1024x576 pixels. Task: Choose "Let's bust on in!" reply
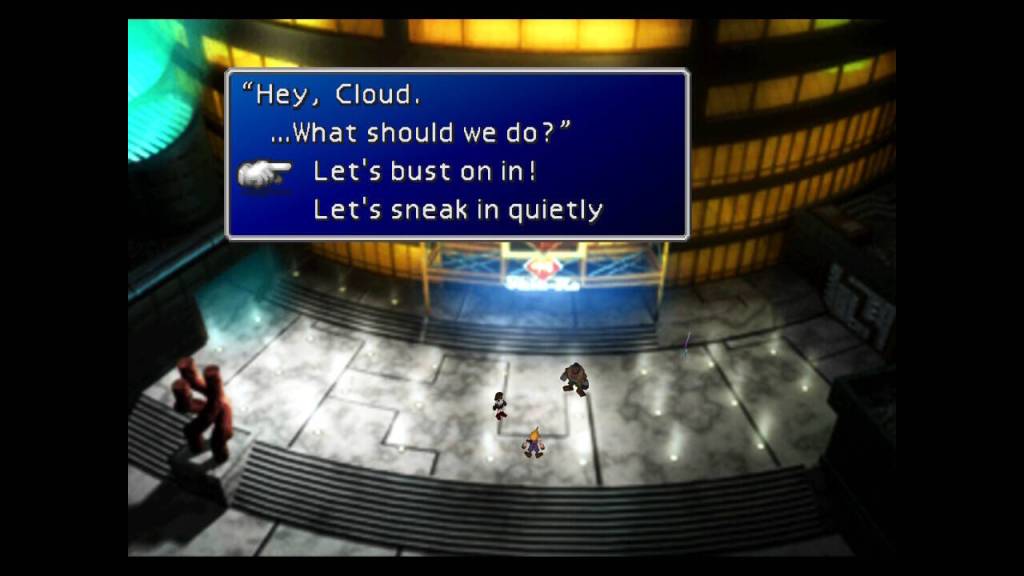pyautogui.click(x=425, y=171)
